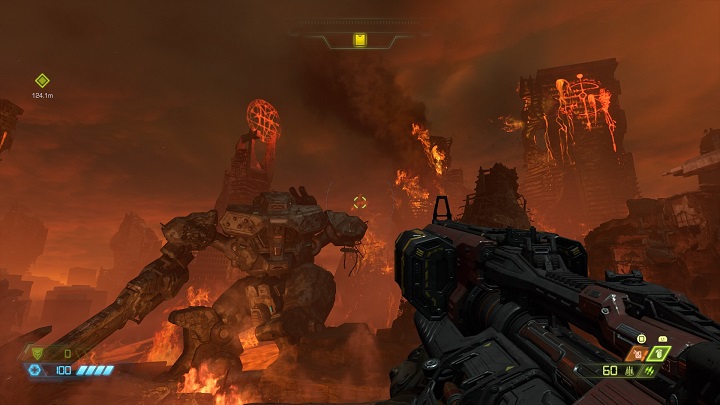Activate the orange flame belch icon

tap(639, 353)
